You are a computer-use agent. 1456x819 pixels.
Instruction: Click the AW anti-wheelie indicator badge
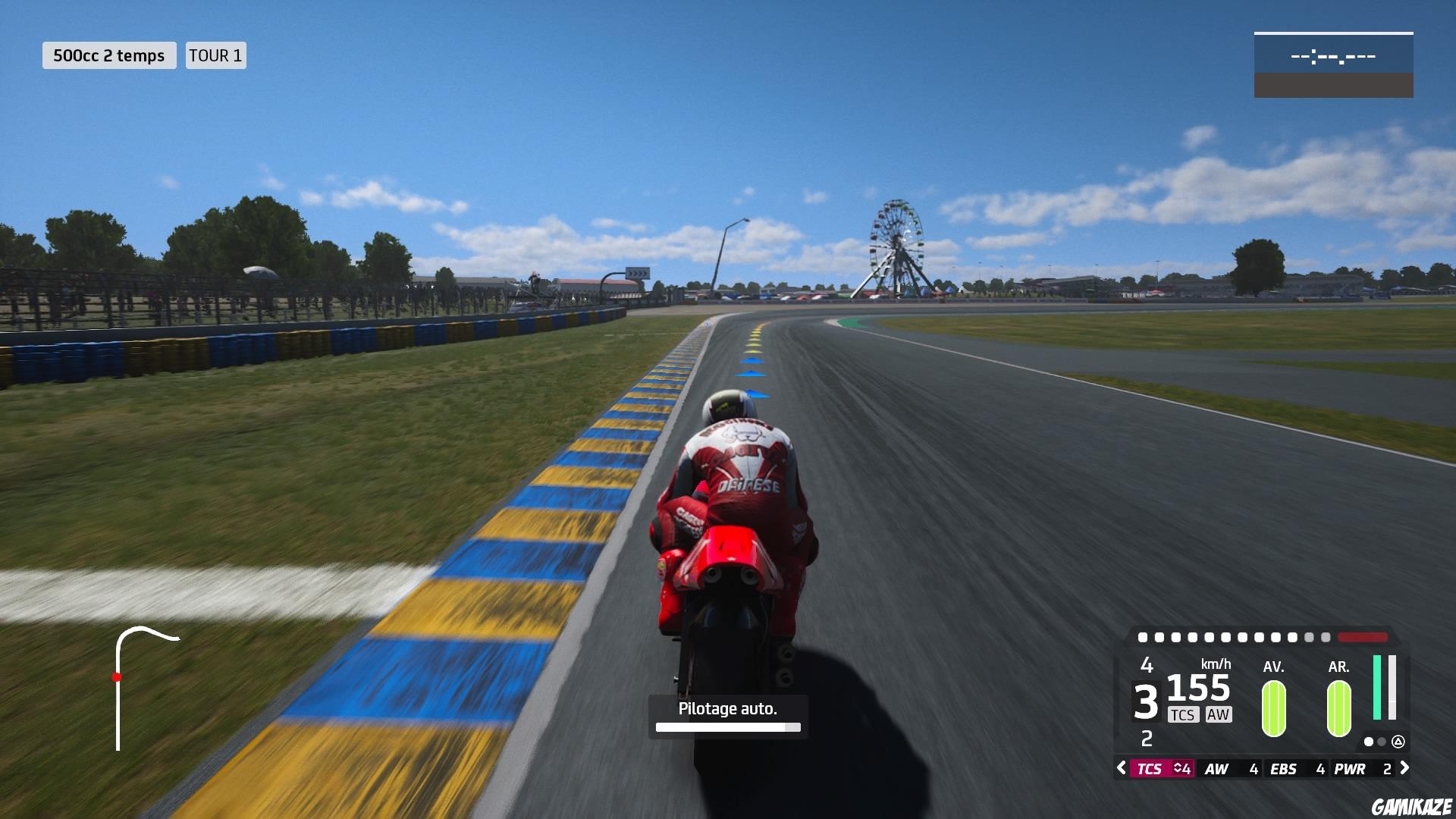(1219, 714)
